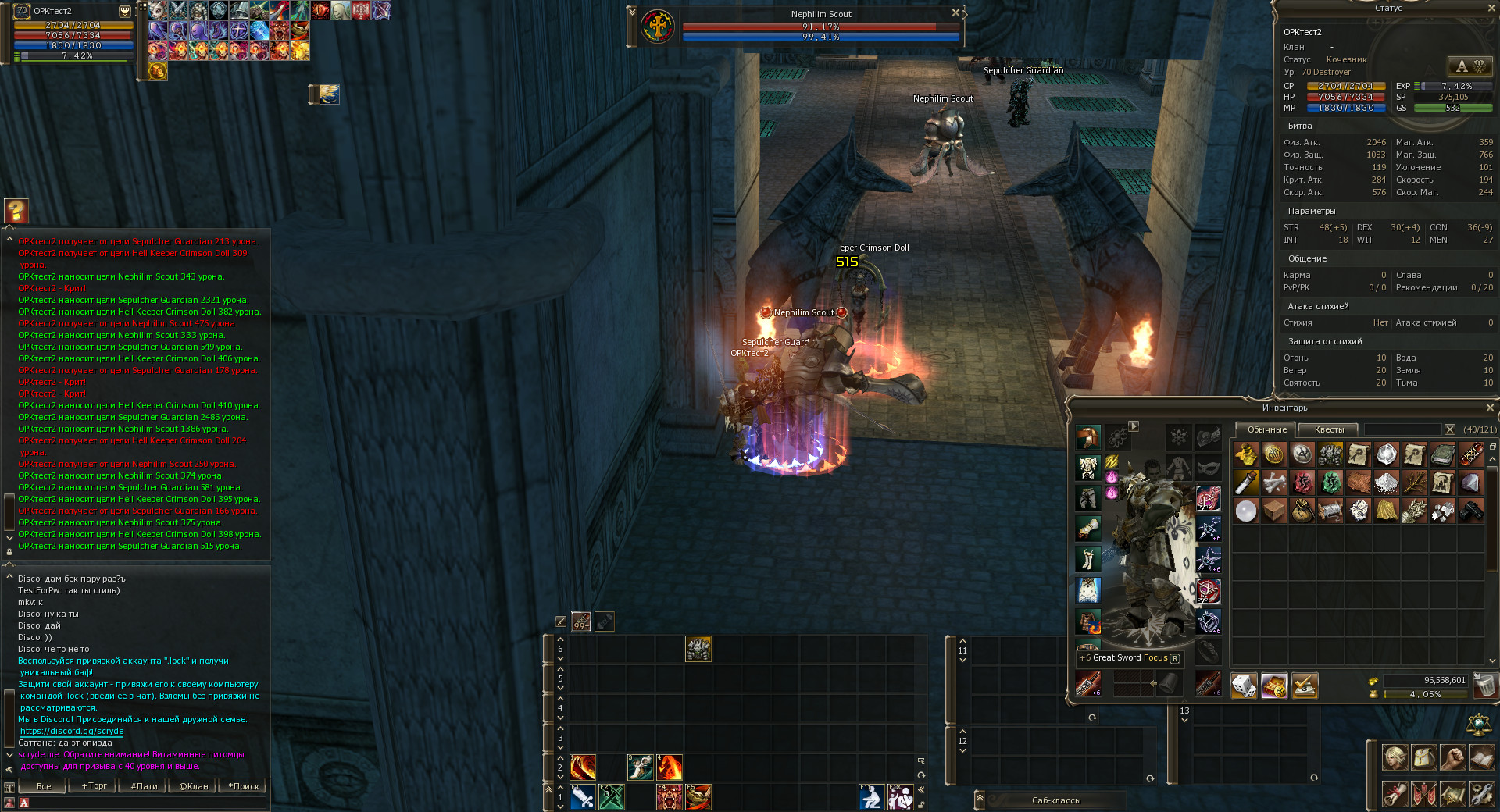Switch chat to the Торг tab
This screenshot has height=812, width=1500.
[x=95, y=786]
